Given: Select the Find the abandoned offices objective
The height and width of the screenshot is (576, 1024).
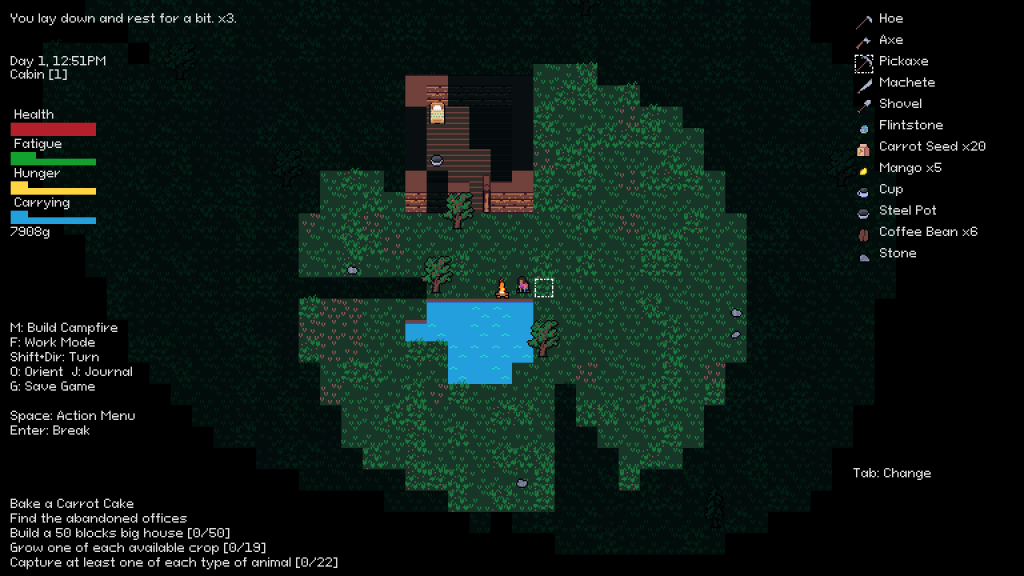Looking at the screenshot, I should click(98, 519).
